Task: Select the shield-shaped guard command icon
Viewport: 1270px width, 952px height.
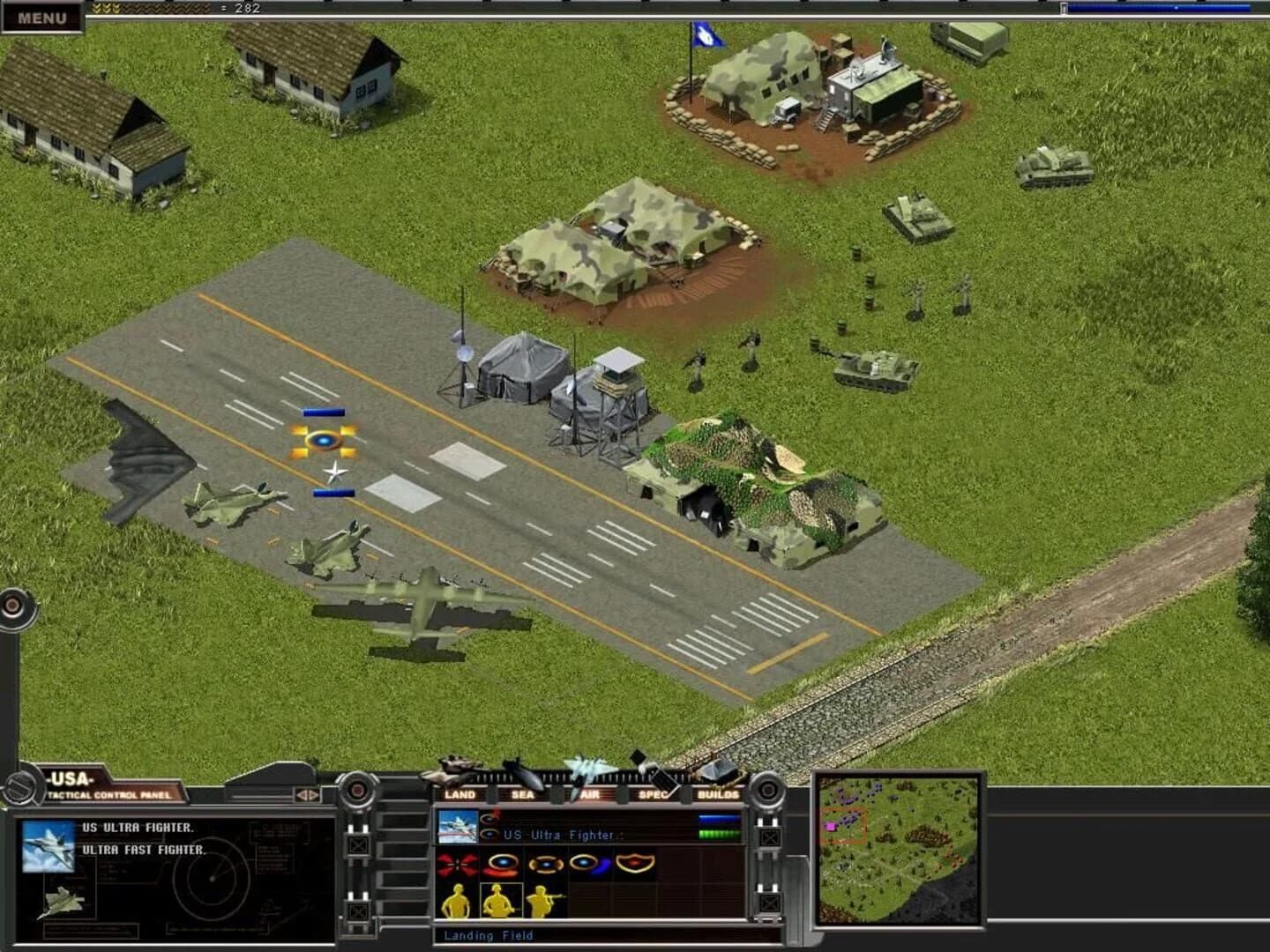Action: pos(634,863)
